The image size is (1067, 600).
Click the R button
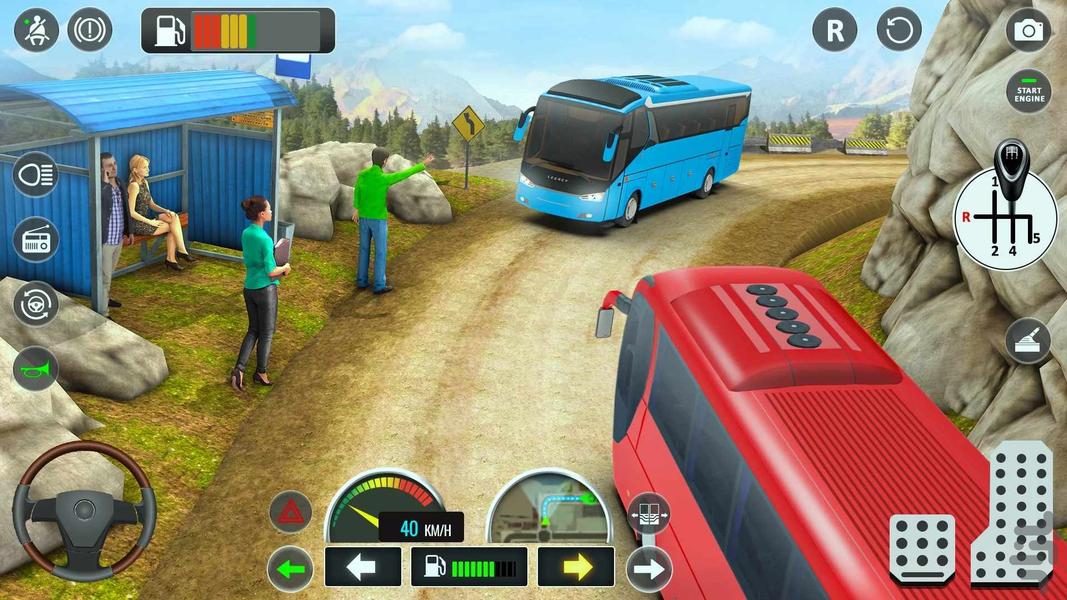click(x=835, y=30)
